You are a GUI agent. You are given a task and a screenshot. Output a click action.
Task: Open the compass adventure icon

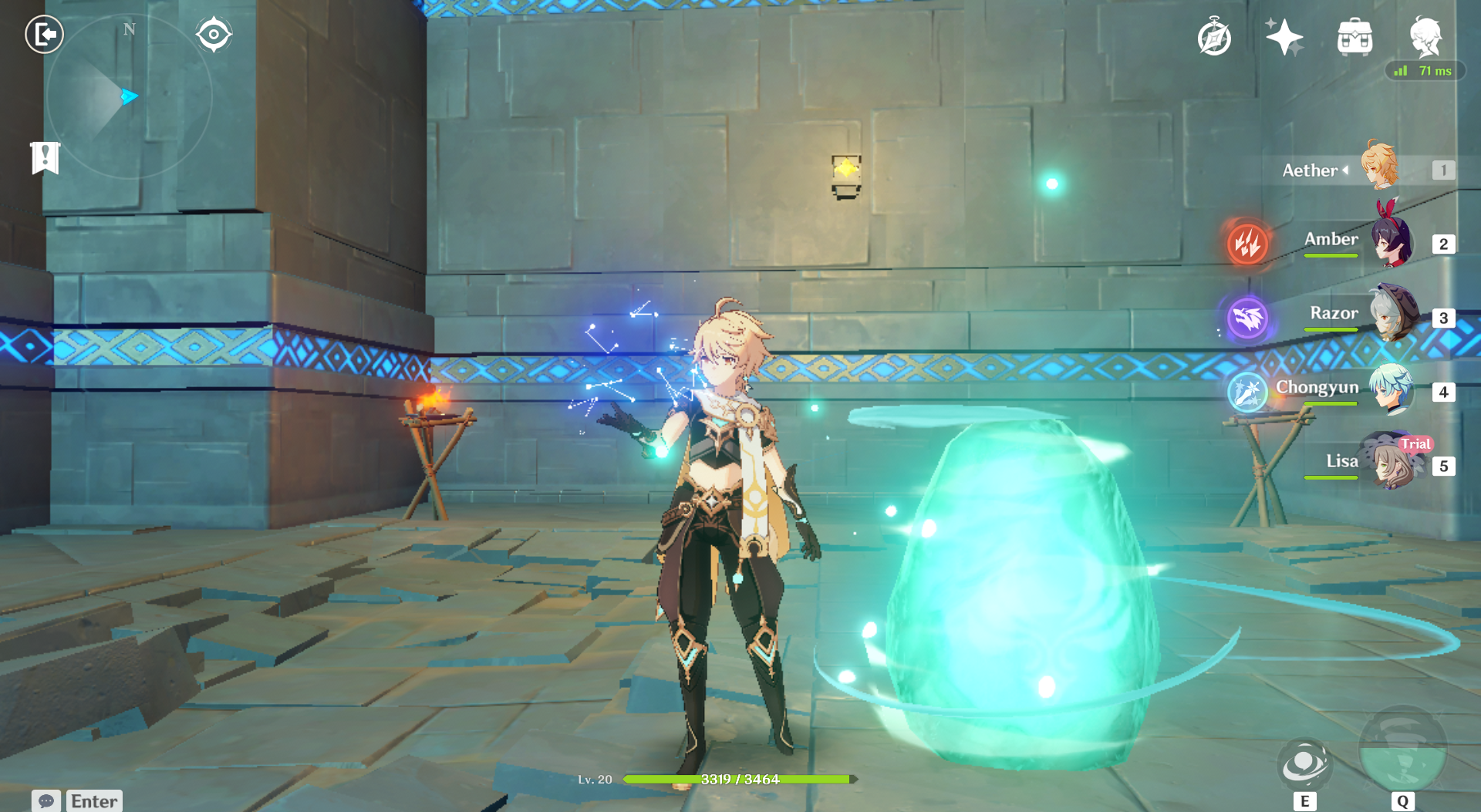[1214, 38]
